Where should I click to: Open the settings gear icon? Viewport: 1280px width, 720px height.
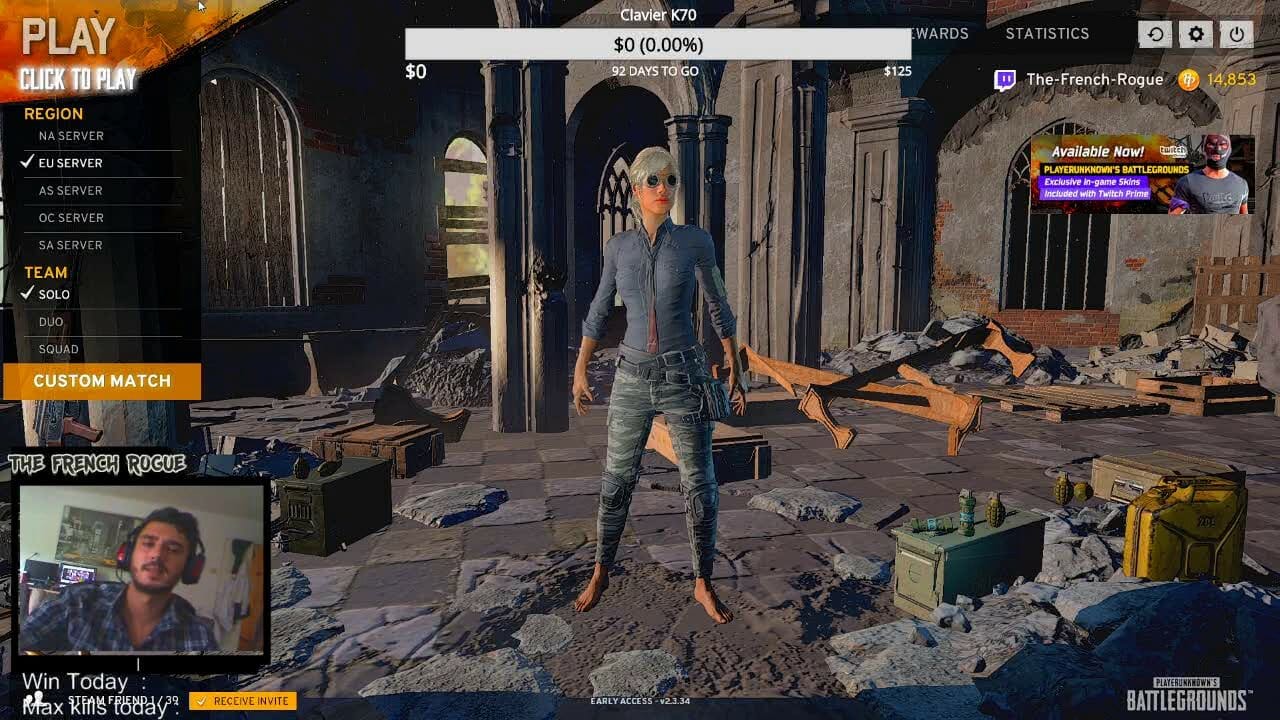[x=1195, y=33]
